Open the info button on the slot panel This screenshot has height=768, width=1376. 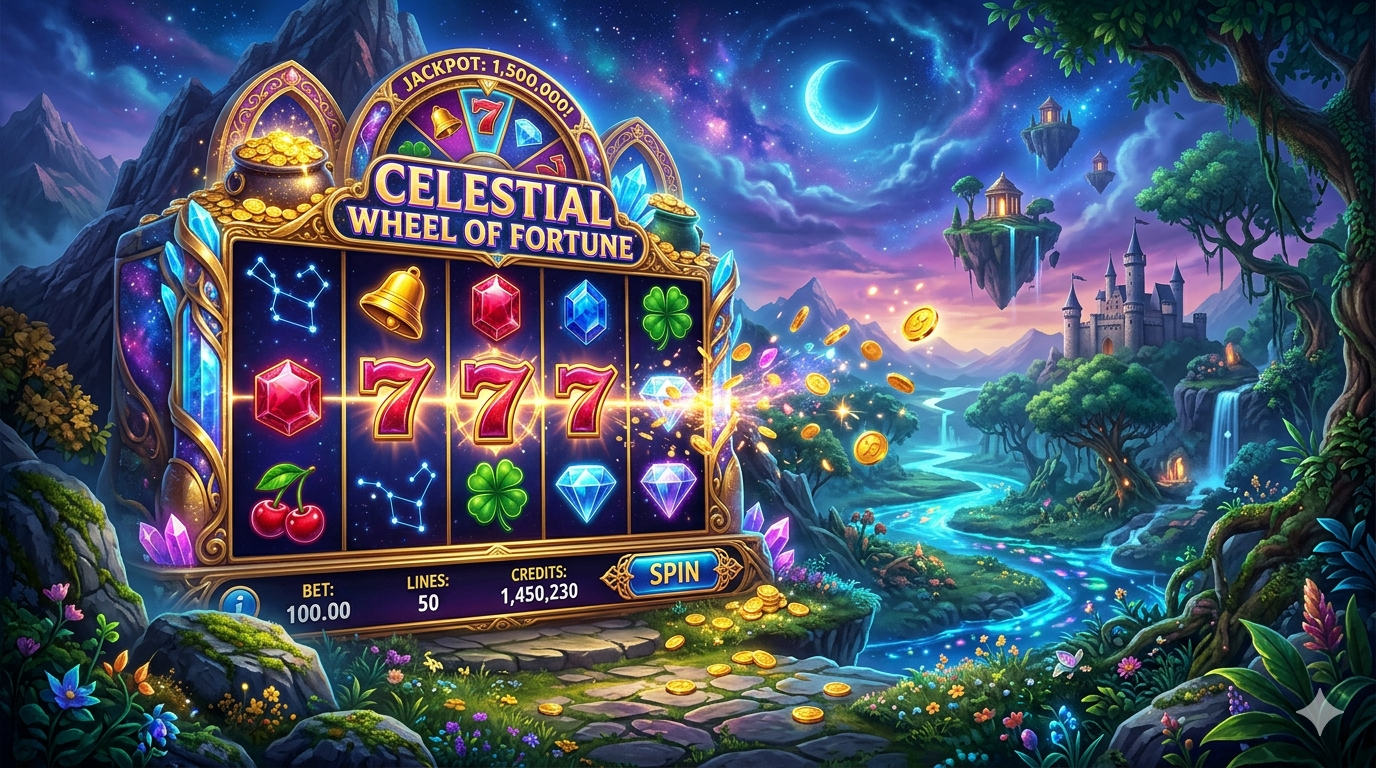click(x=243, y=604)
